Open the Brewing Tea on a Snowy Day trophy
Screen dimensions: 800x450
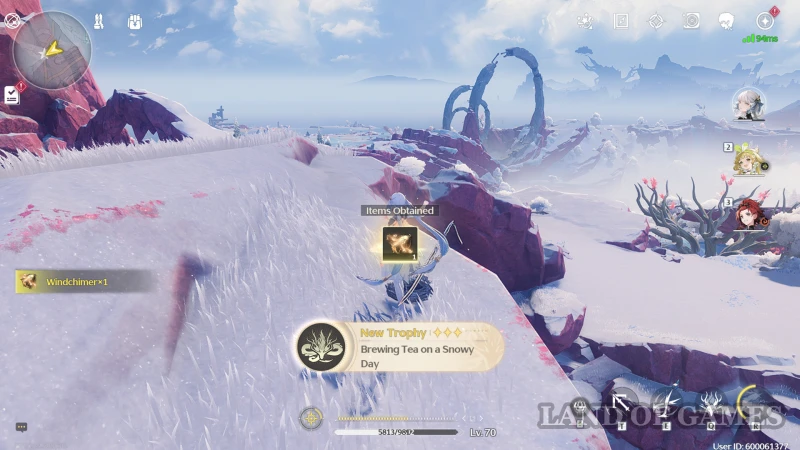click(x=400, y=347)
